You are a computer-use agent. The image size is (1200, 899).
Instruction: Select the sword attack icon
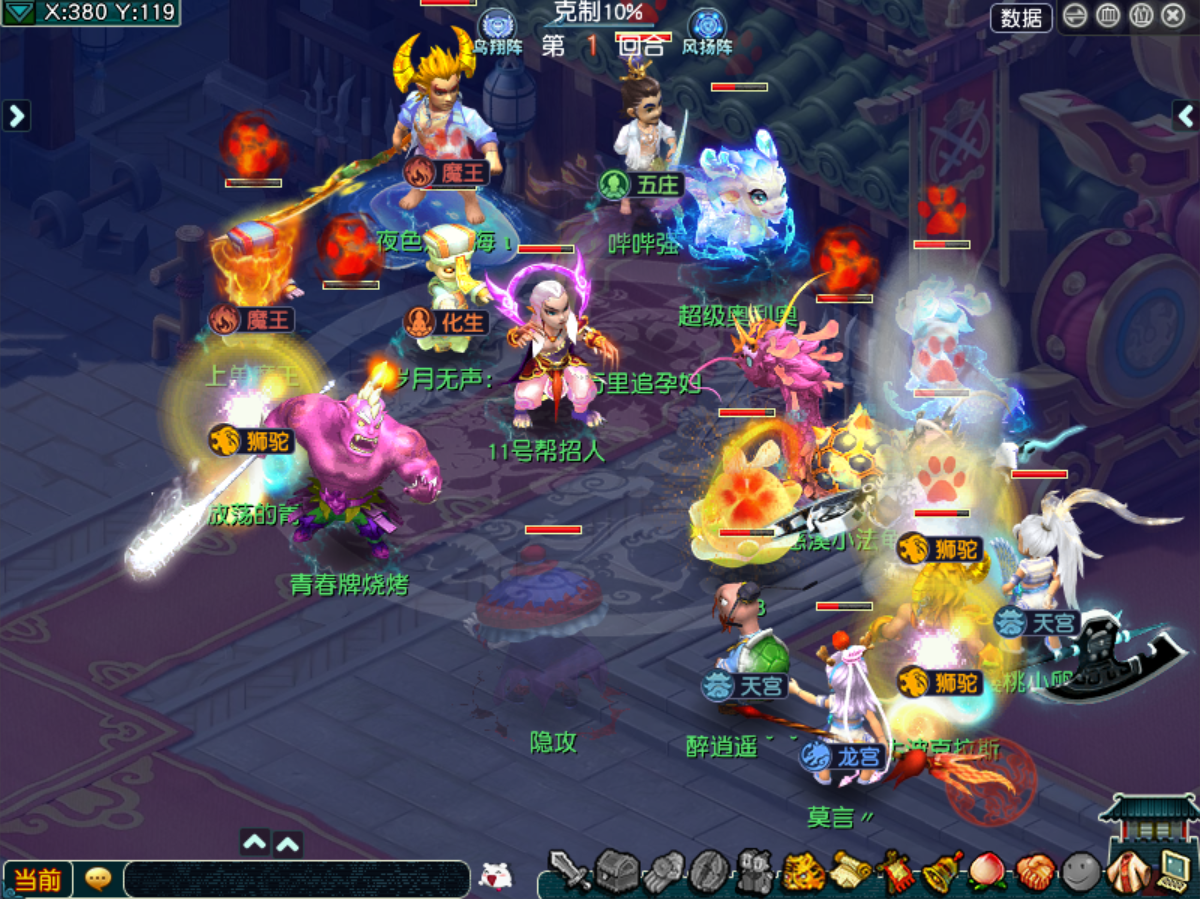570,872
